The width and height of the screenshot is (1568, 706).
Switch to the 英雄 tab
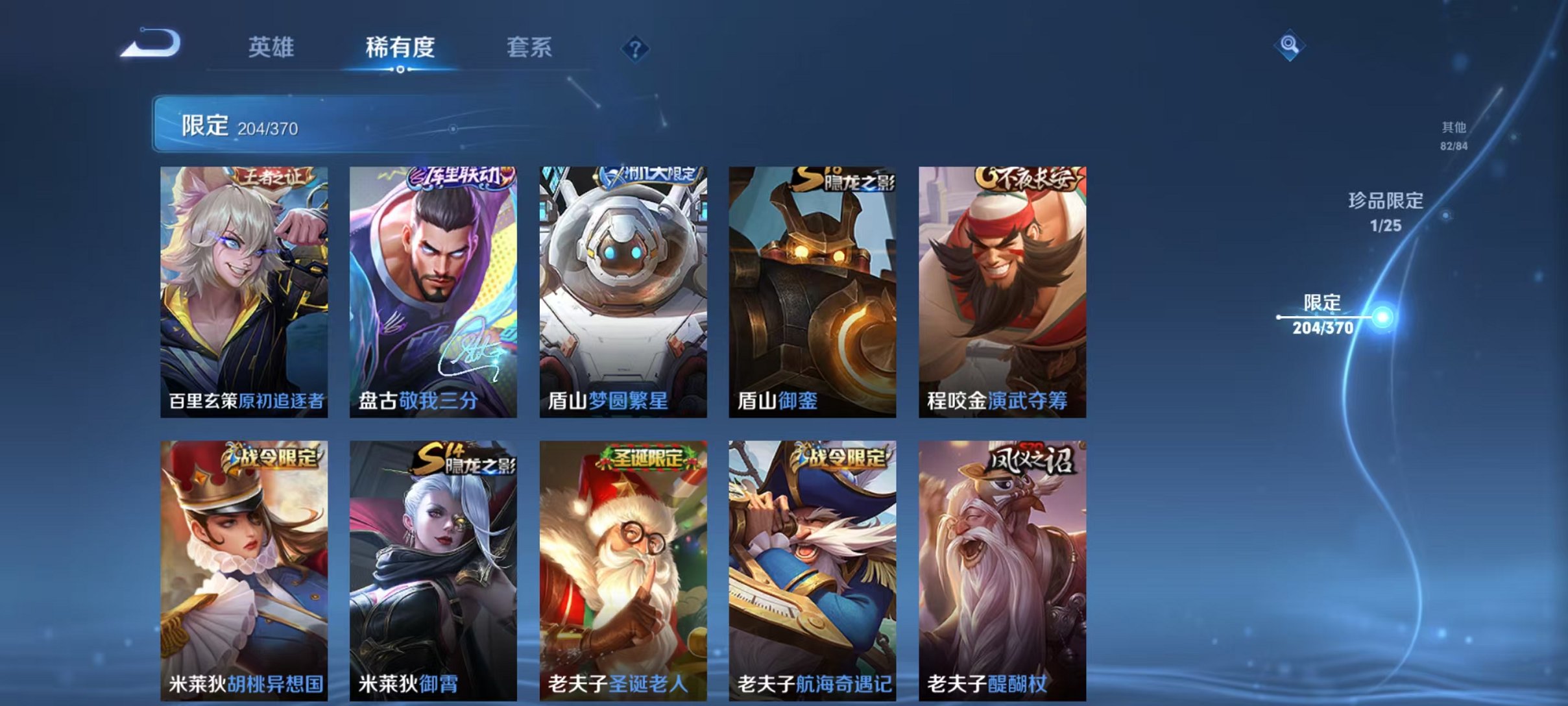(271, 48)
